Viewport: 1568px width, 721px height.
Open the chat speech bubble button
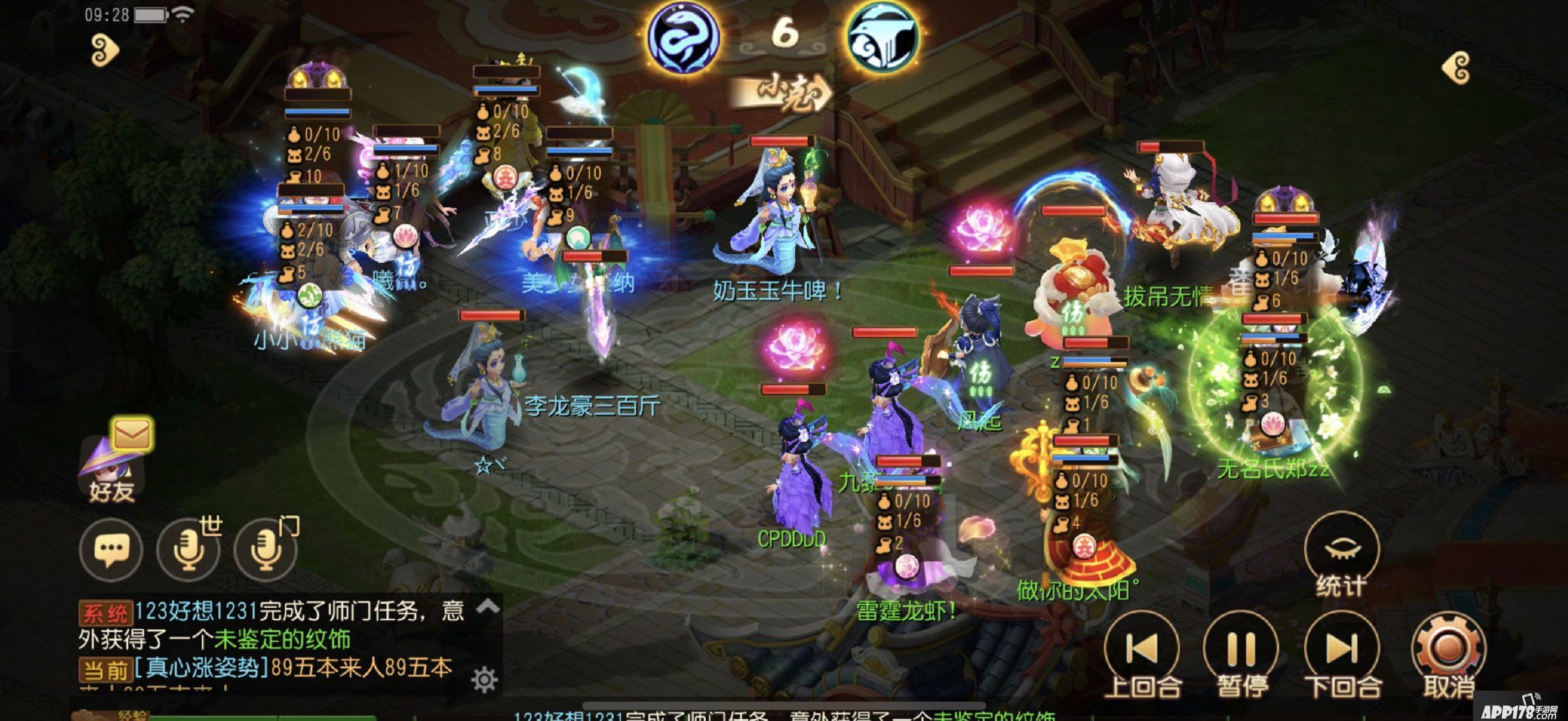(x=111, y=549)
